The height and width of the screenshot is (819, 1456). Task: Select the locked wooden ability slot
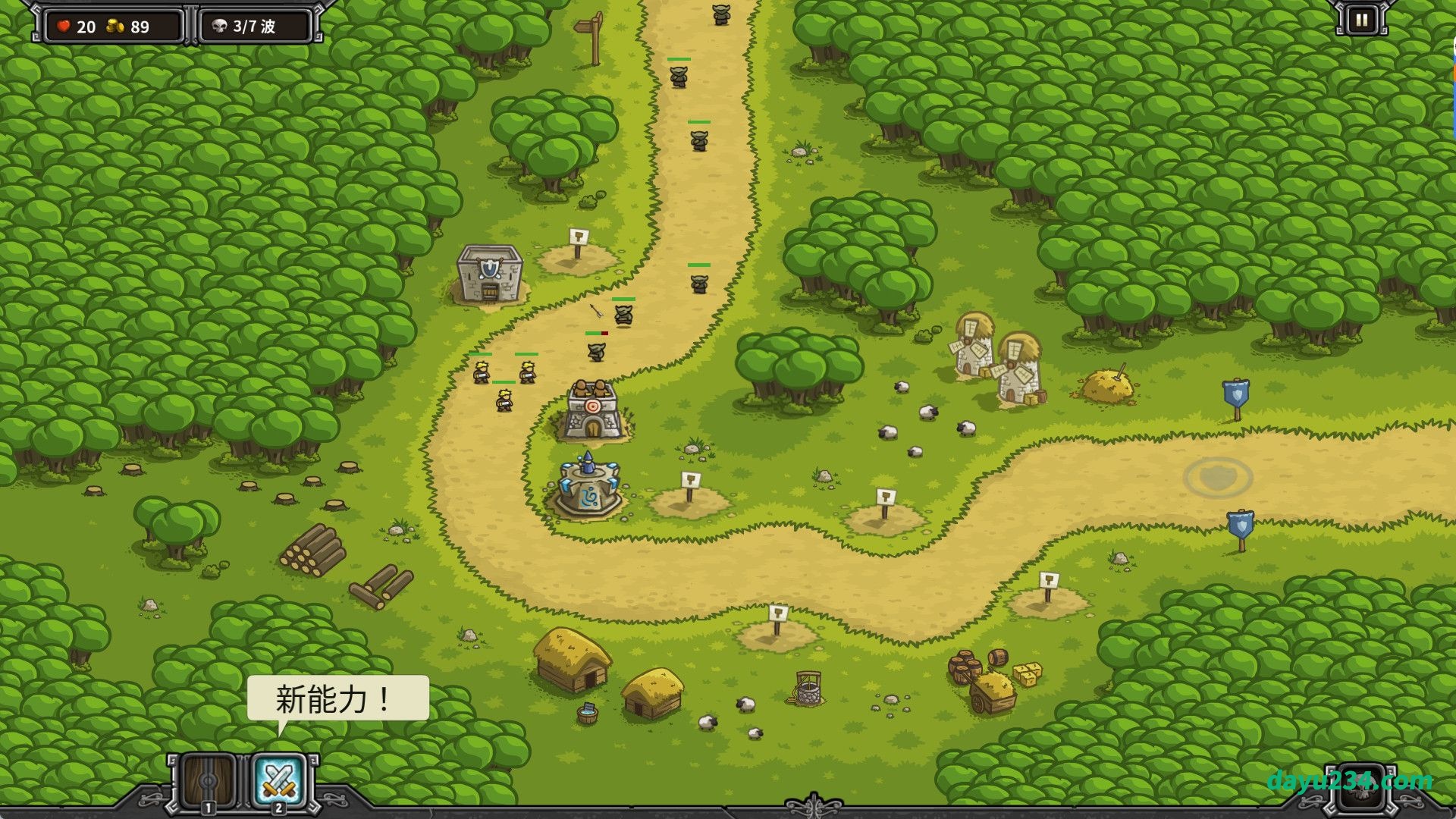(208, 781)
